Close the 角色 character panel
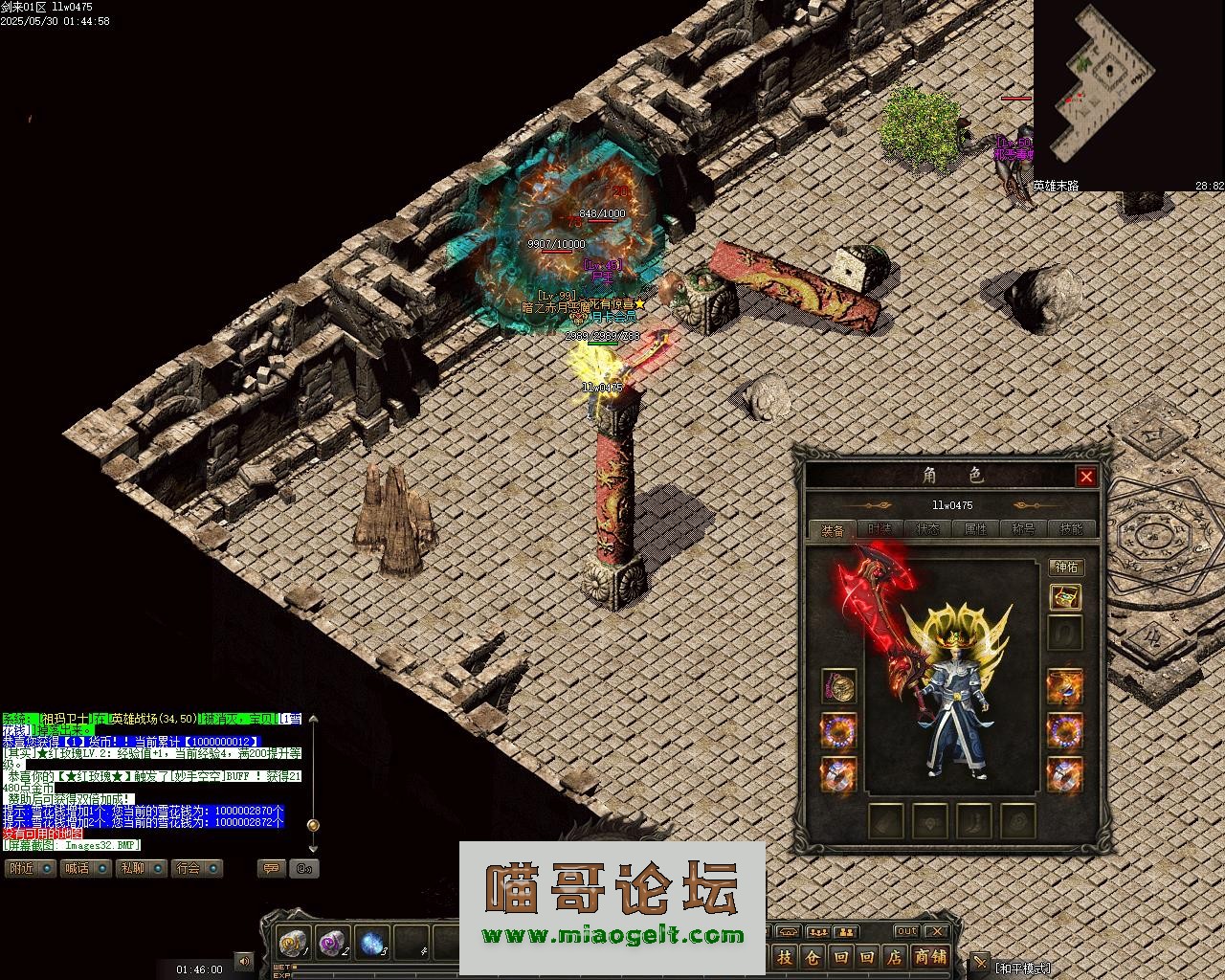This screenshot has height=980, width=1225. tap(1085, 477)
